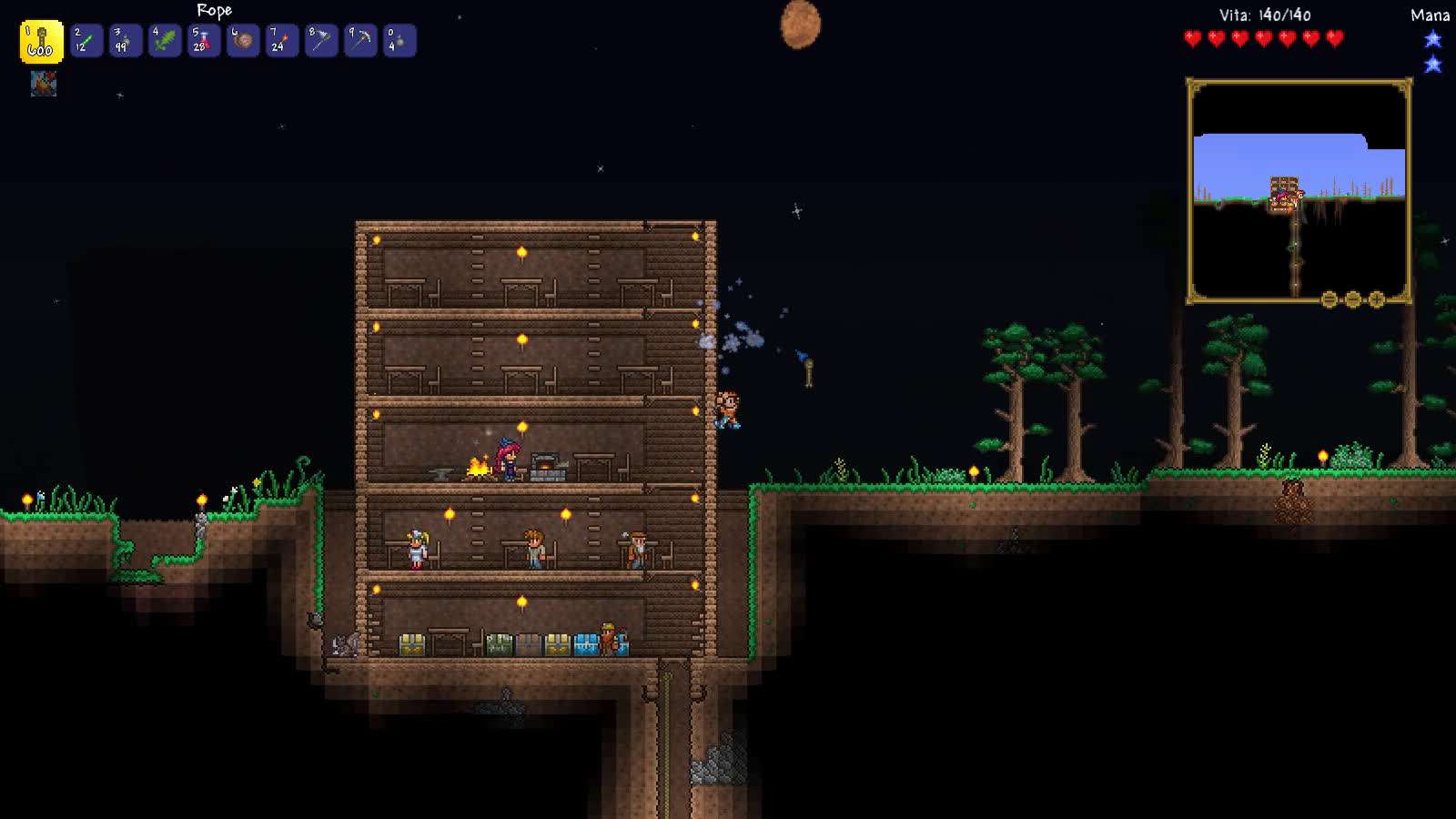Select the red healing potion slot
Image resolution: width=1456 pixels, height=819 pixels.
pyautogui.click(x=204, y=41)
